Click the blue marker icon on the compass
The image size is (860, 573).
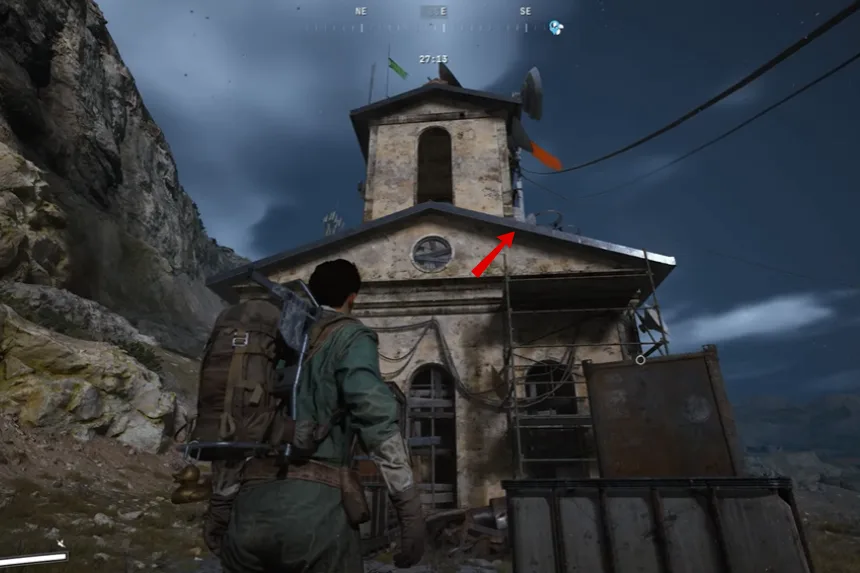[x=556, y=27]
